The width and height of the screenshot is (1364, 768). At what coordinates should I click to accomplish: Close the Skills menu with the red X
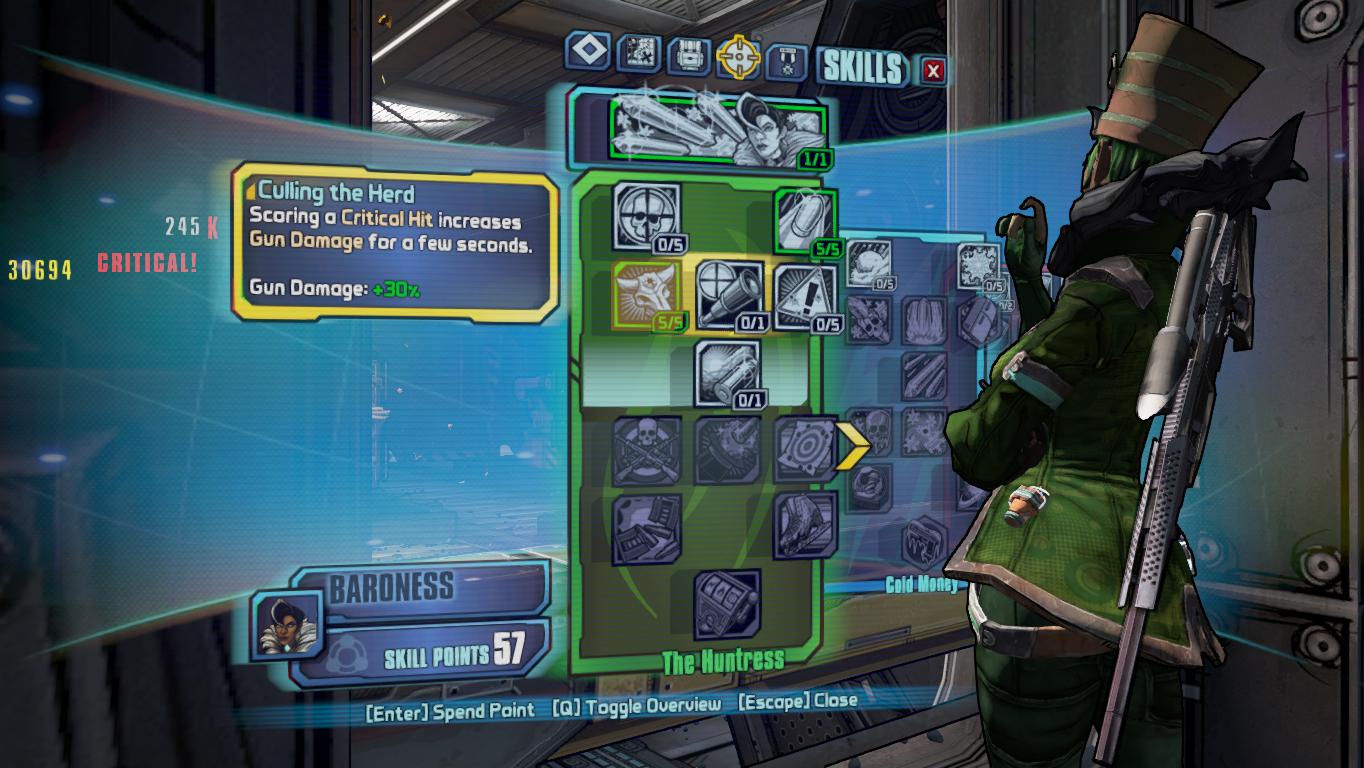(933, 70)
